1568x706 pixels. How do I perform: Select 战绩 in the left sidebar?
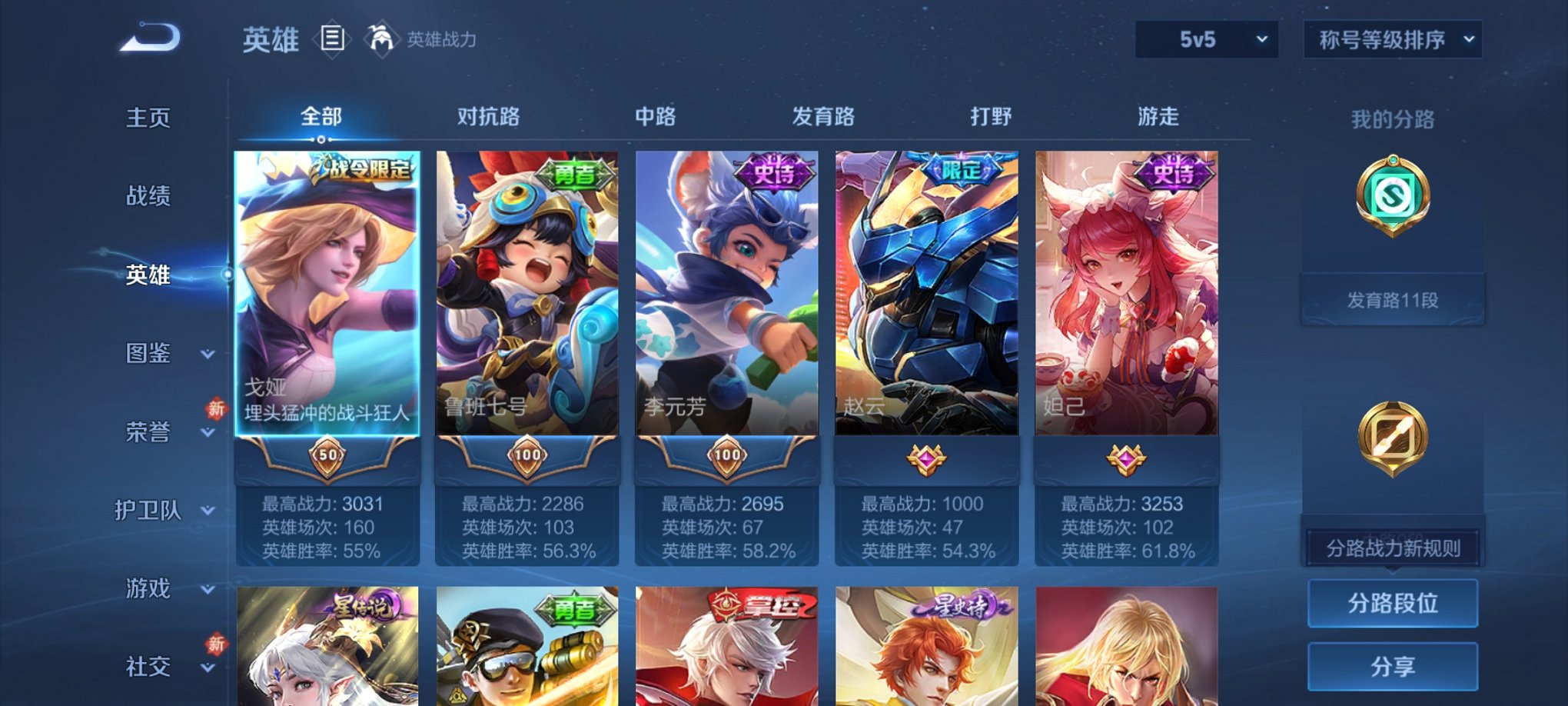(148, 197)
